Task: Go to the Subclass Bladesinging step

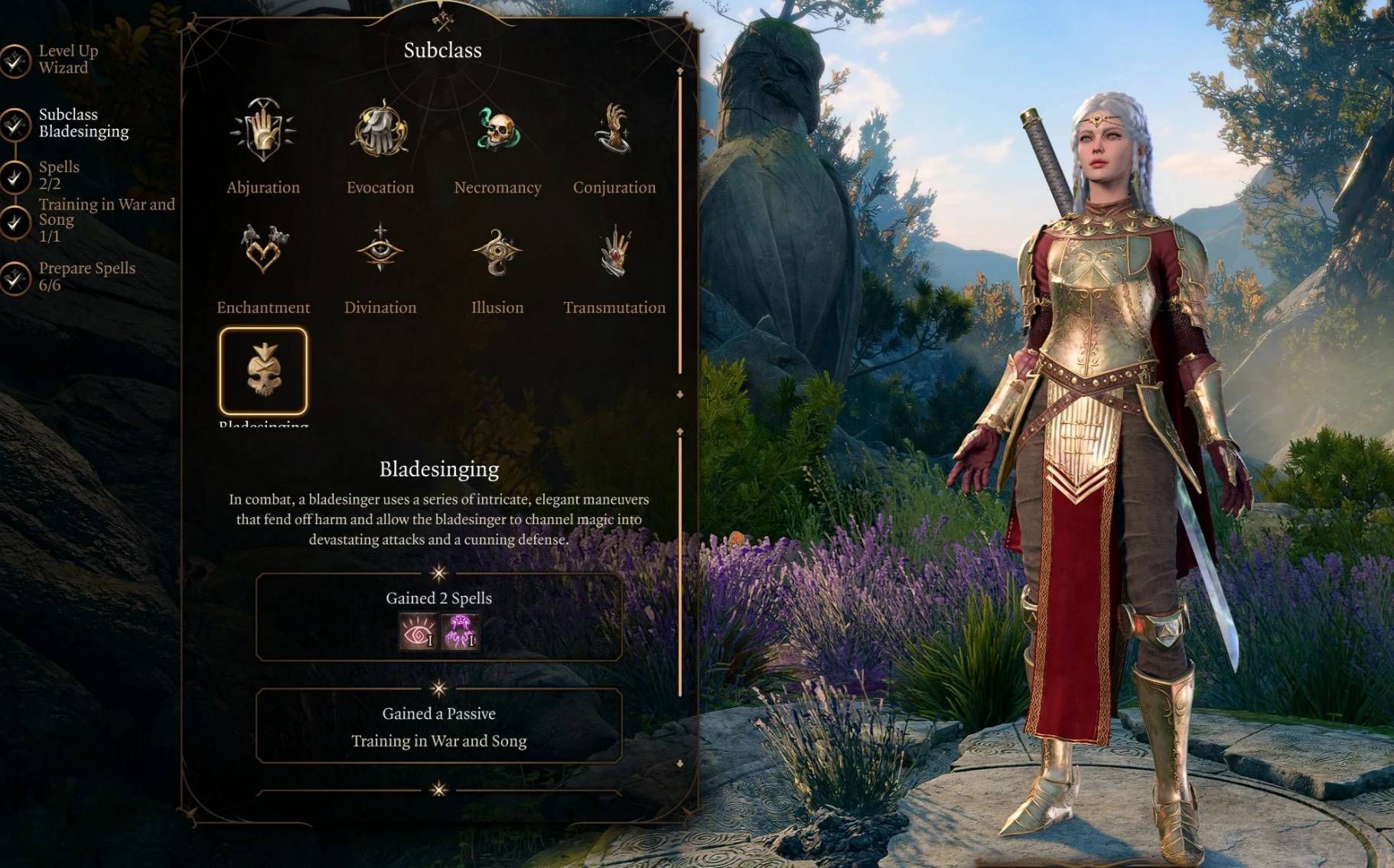Action: click(x=83, y=123)
